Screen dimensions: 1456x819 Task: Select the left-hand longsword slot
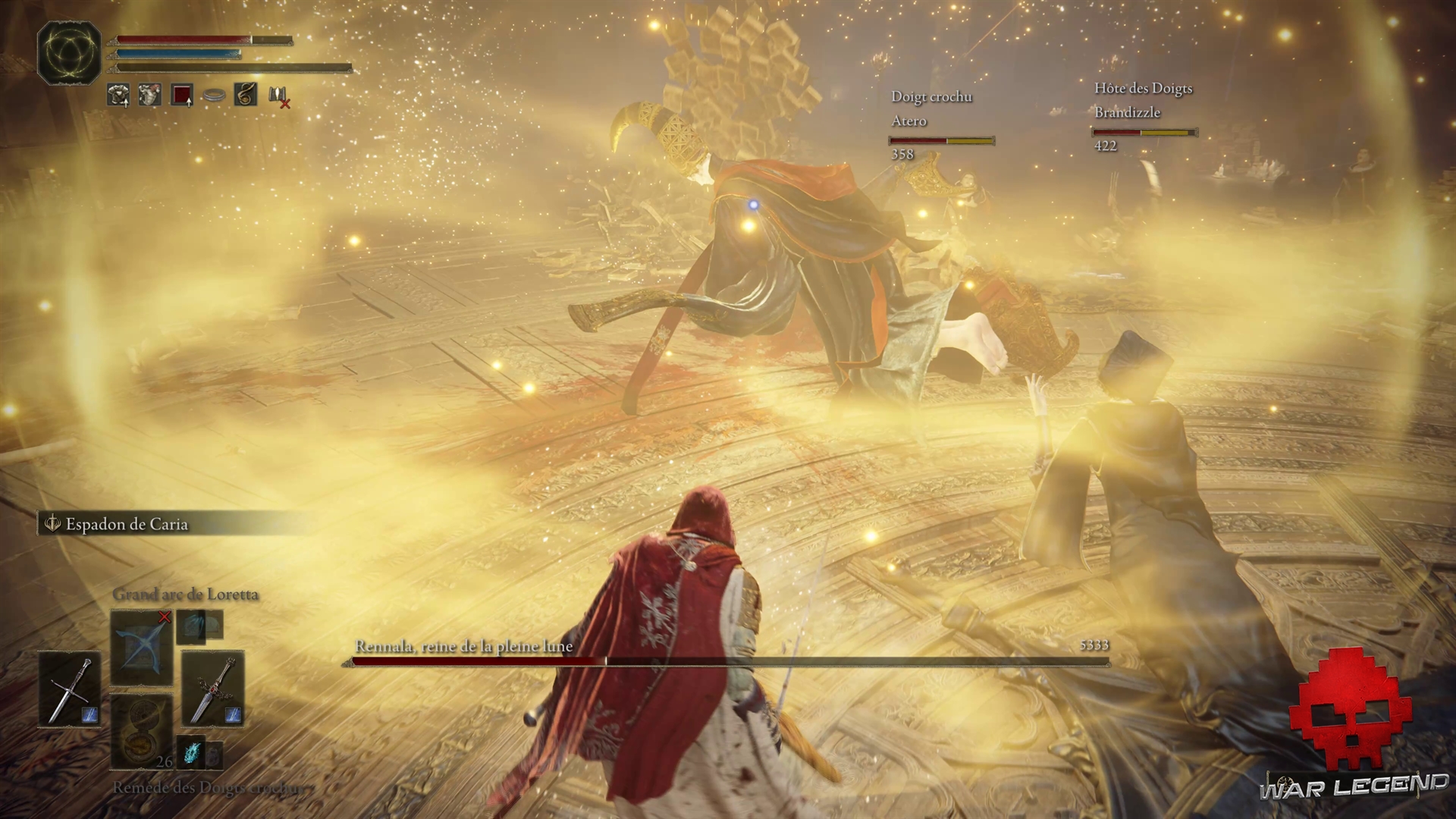point(70,690)
